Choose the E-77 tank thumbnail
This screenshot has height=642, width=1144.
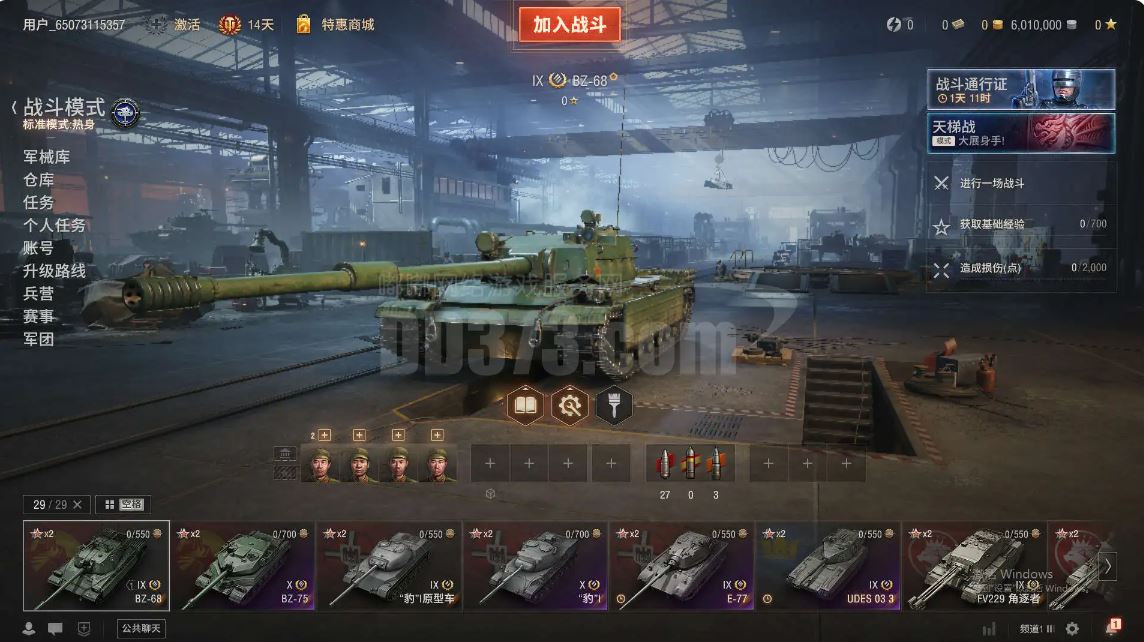682,566
